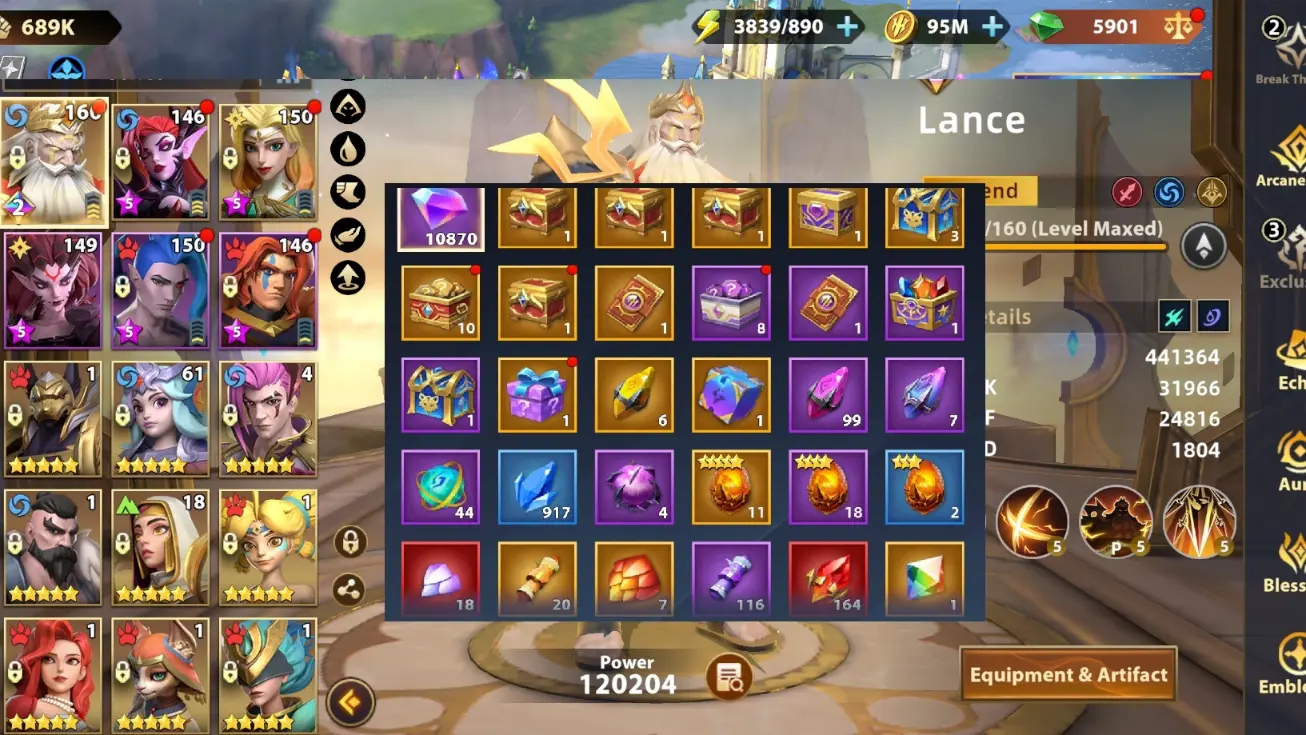Viewport: 1306px width, 735px height.
Task: Select the pink gem stack of 99
Action: click(828, 395)
